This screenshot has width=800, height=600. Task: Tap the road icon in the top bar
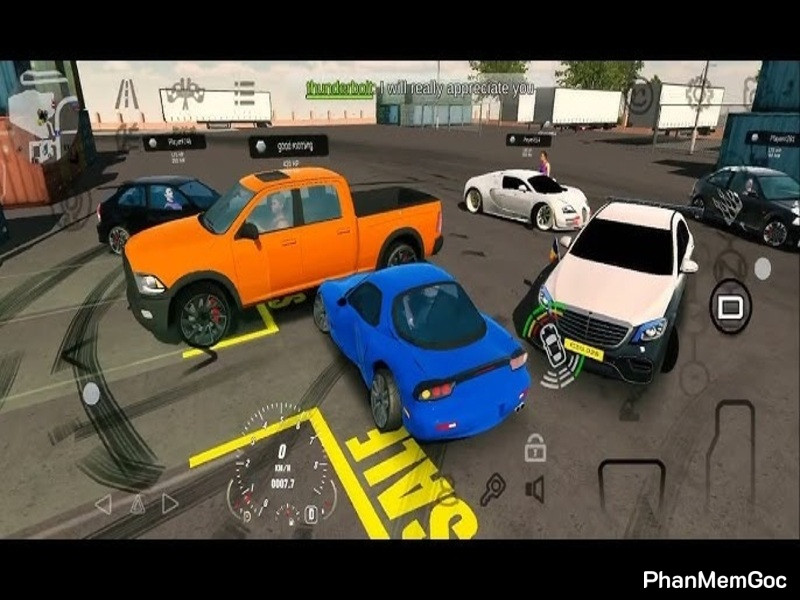(x=127, y=93)
